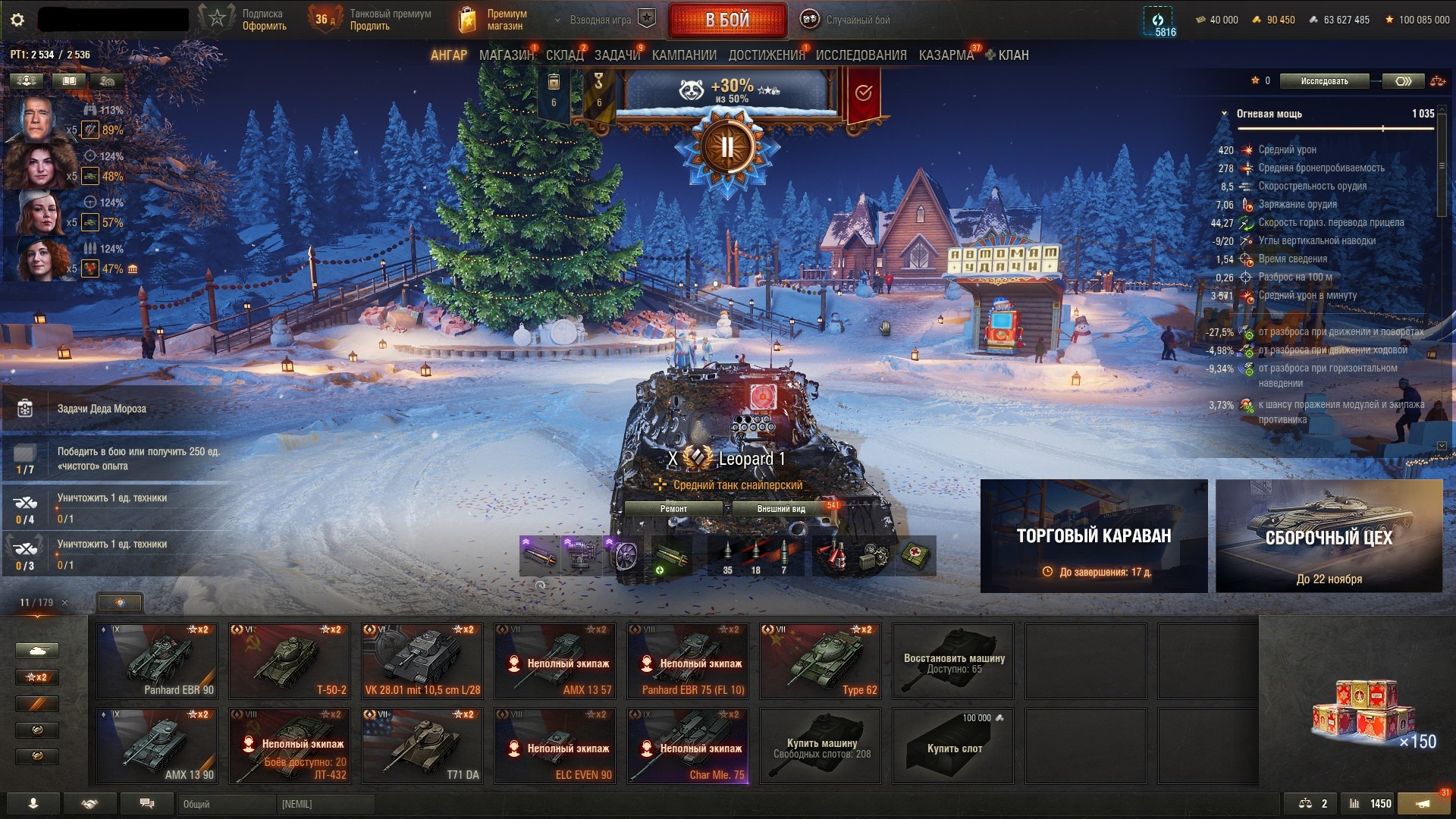This screenshot has width=1456, height=819.
Task: Open the ТОРГОВЫЙ КАРАВАН banner
Action: point(1094,536)
